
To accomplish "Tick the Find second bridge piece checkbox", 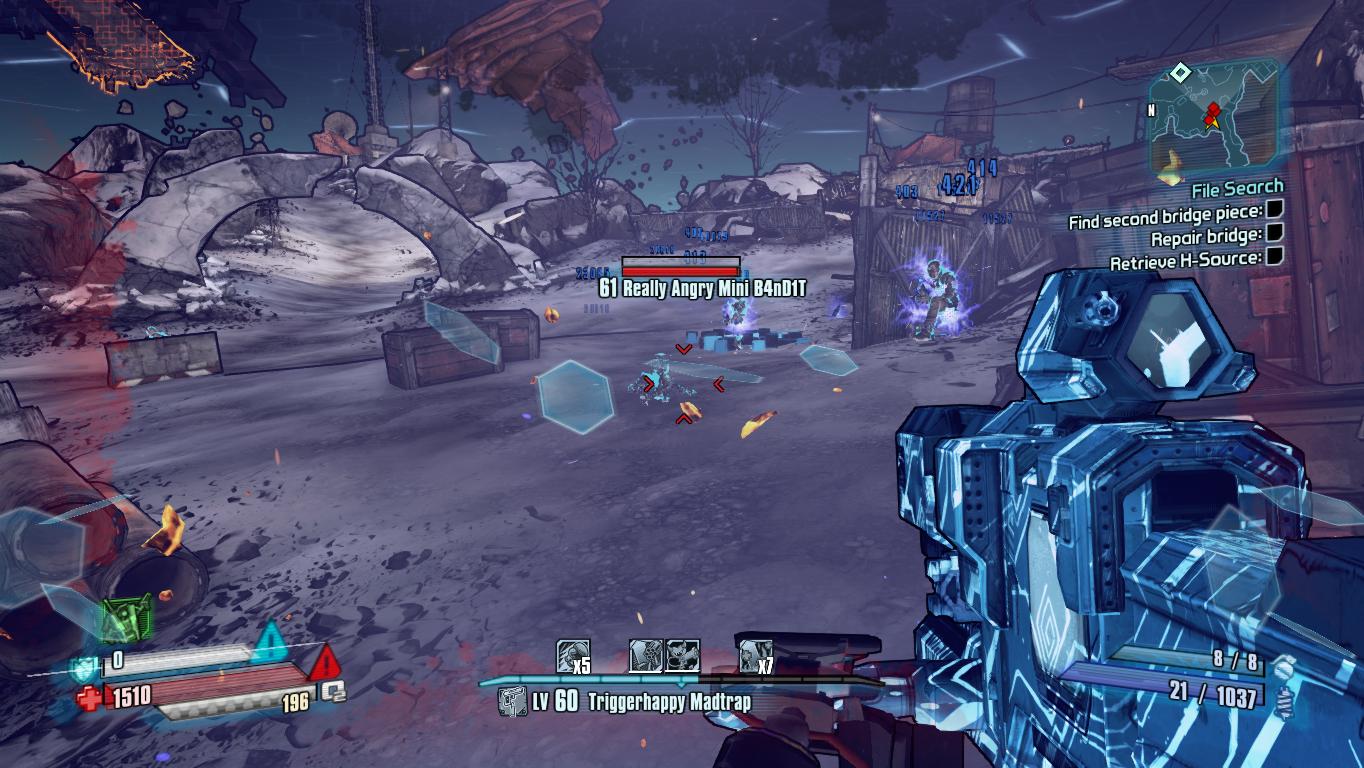I will pyautogui.click(x=1274, y=209).
